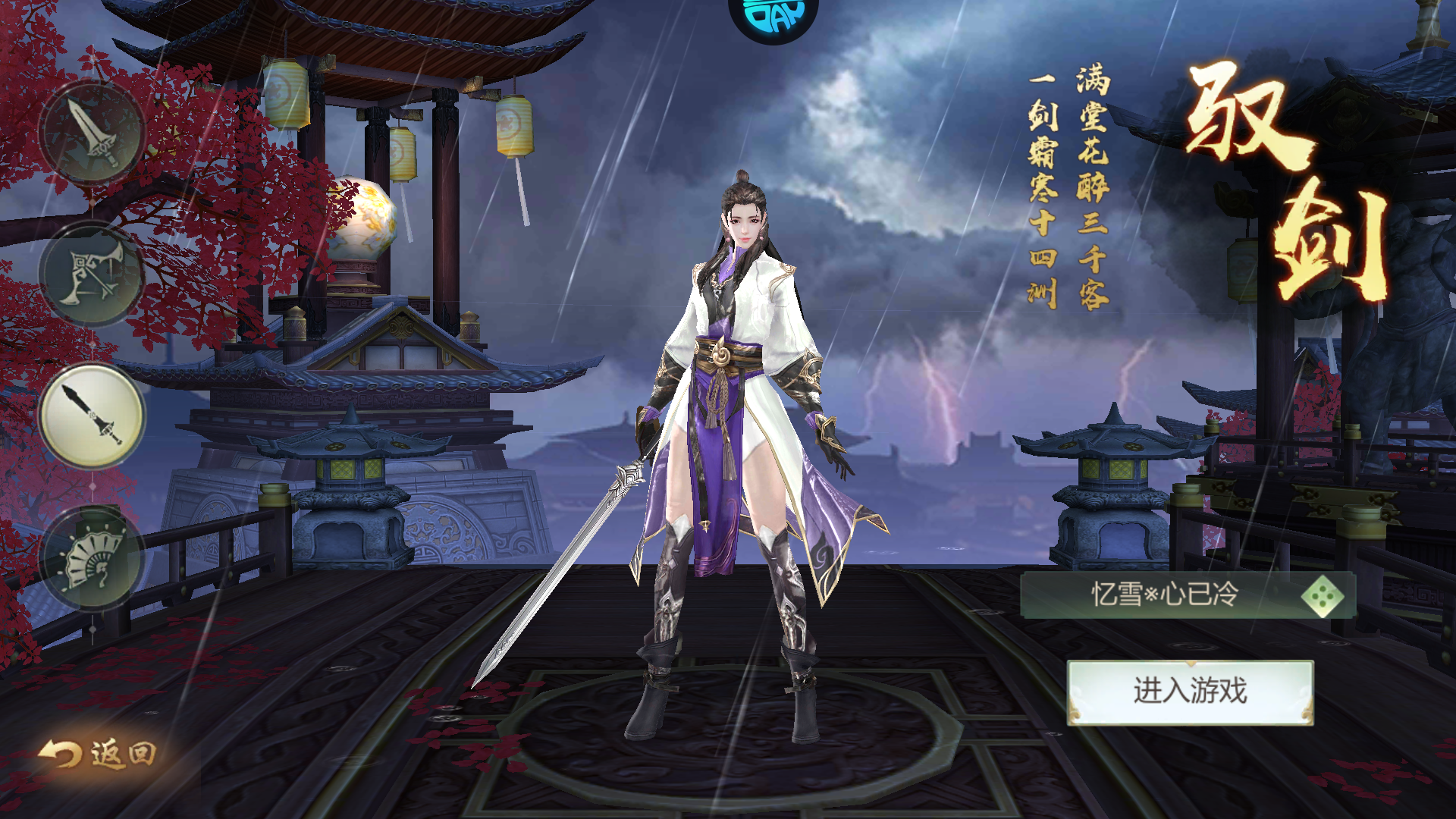Select the greatsword class icon in sidebar
1456x819 pixels.
tap(91, 133)
